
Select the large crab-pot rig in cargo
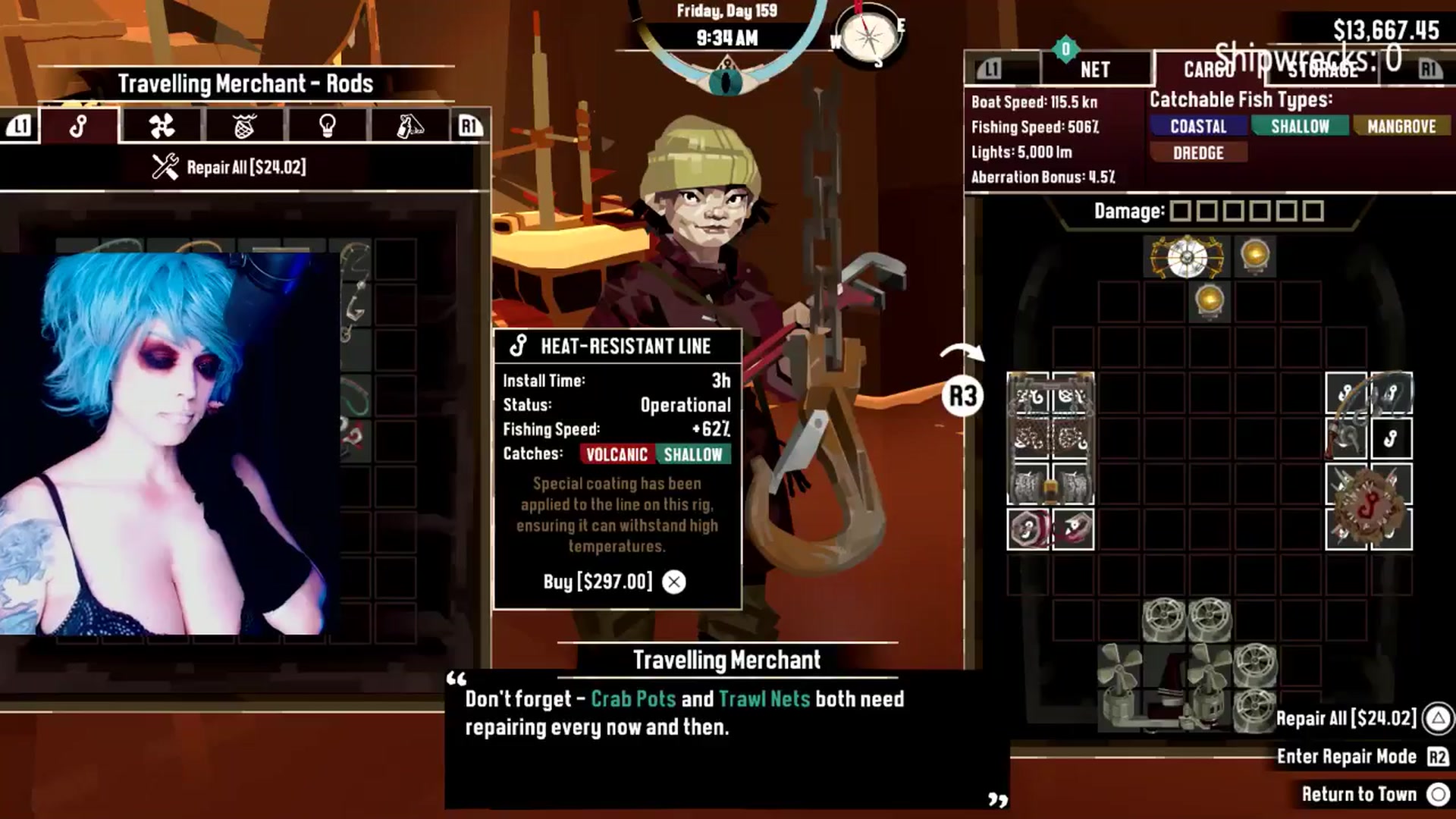(x=1050, y=438)
